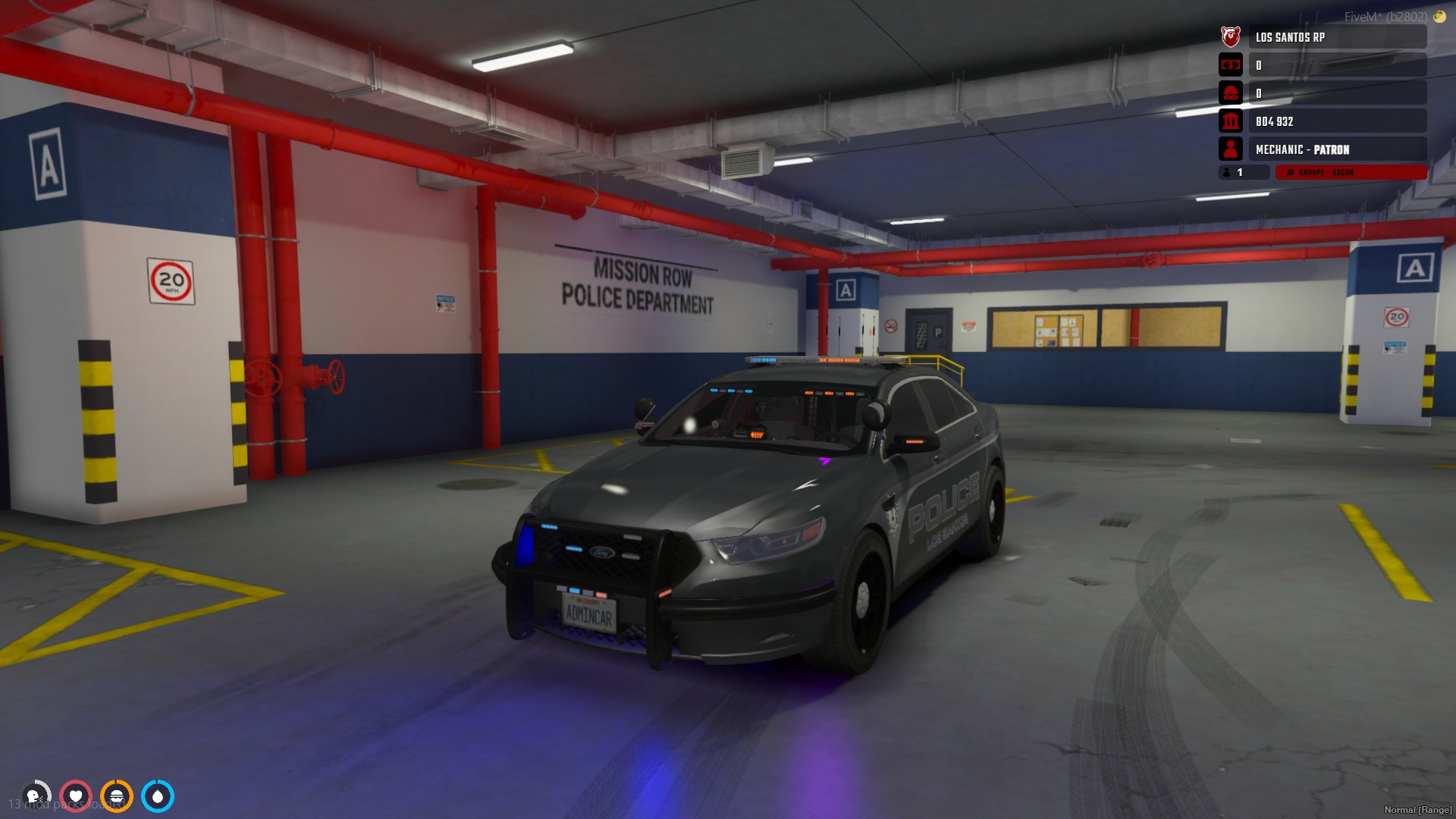This screenshot has height=819, width=1456.
Task: Click the voice talking-head icon
Action: coord(35,796)
